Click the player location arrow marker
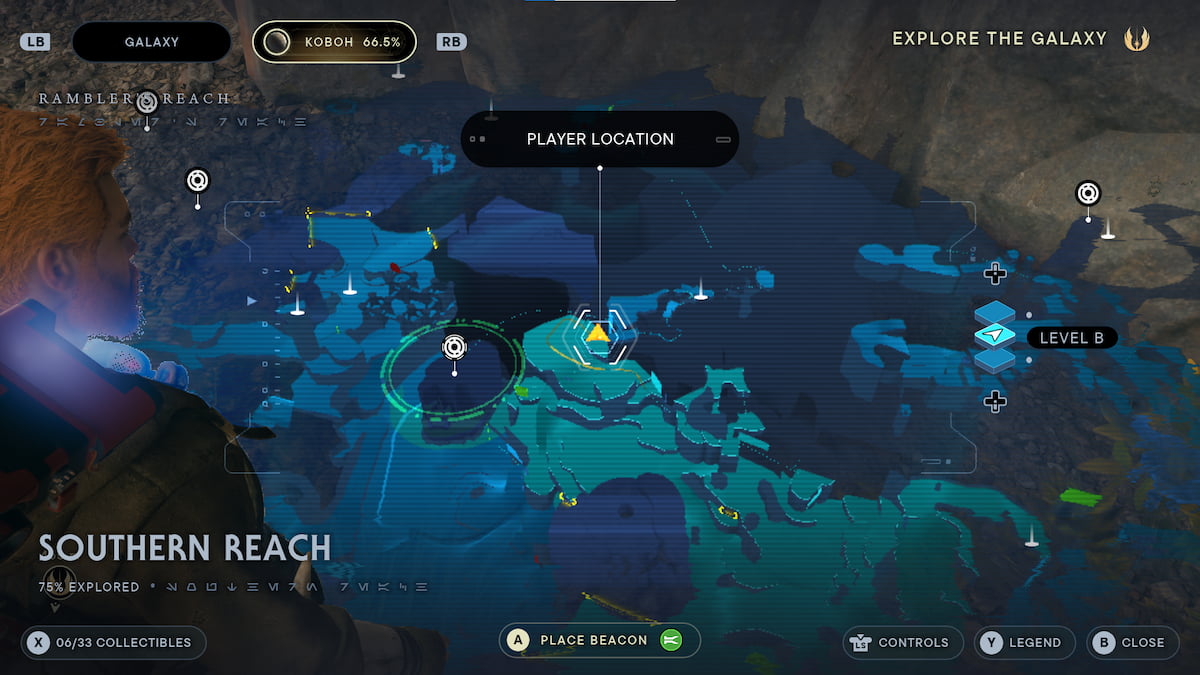The image size is (1200, 675). pos(598,334)
